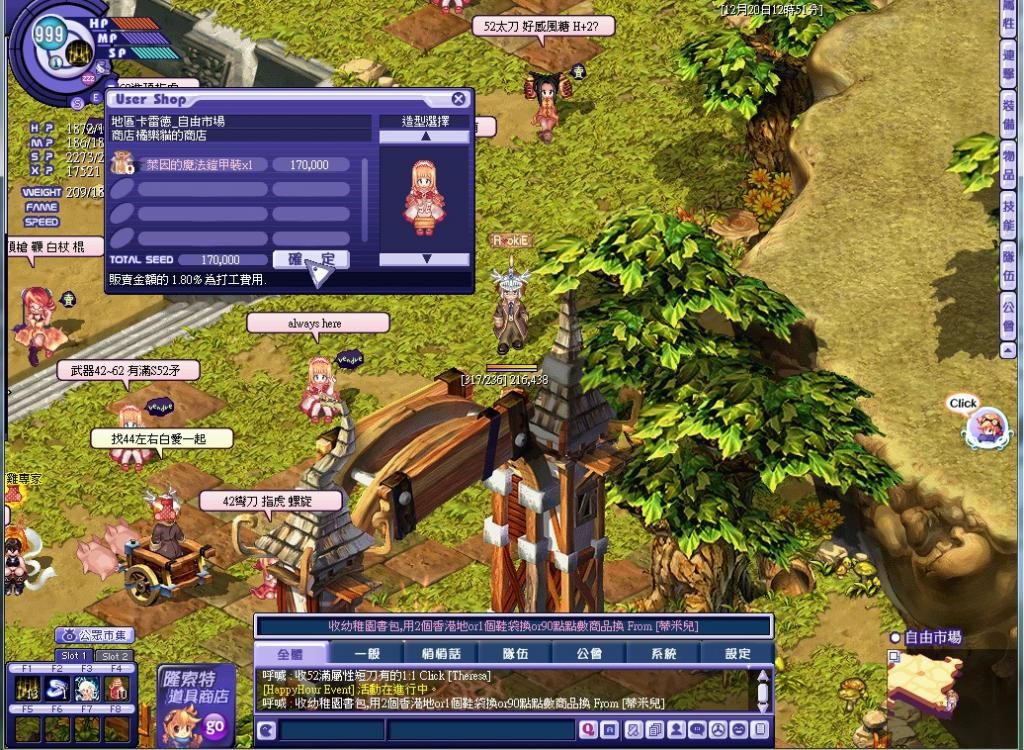
Task: Switch hotbar to Slot 2
Action: coord(114,656)
